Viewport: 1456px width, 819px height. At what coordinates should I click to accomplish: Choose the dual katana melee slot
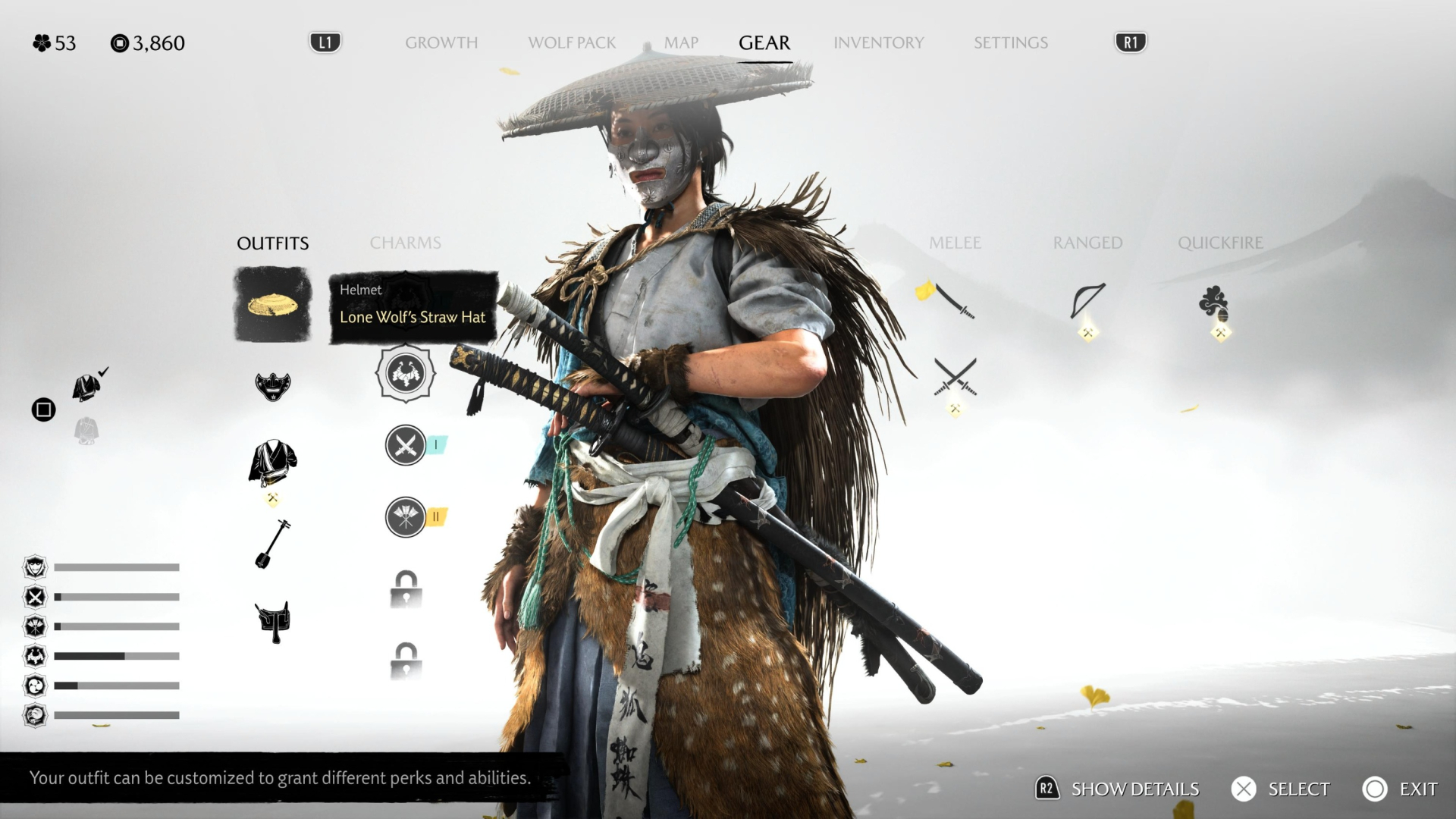point(955,377)
